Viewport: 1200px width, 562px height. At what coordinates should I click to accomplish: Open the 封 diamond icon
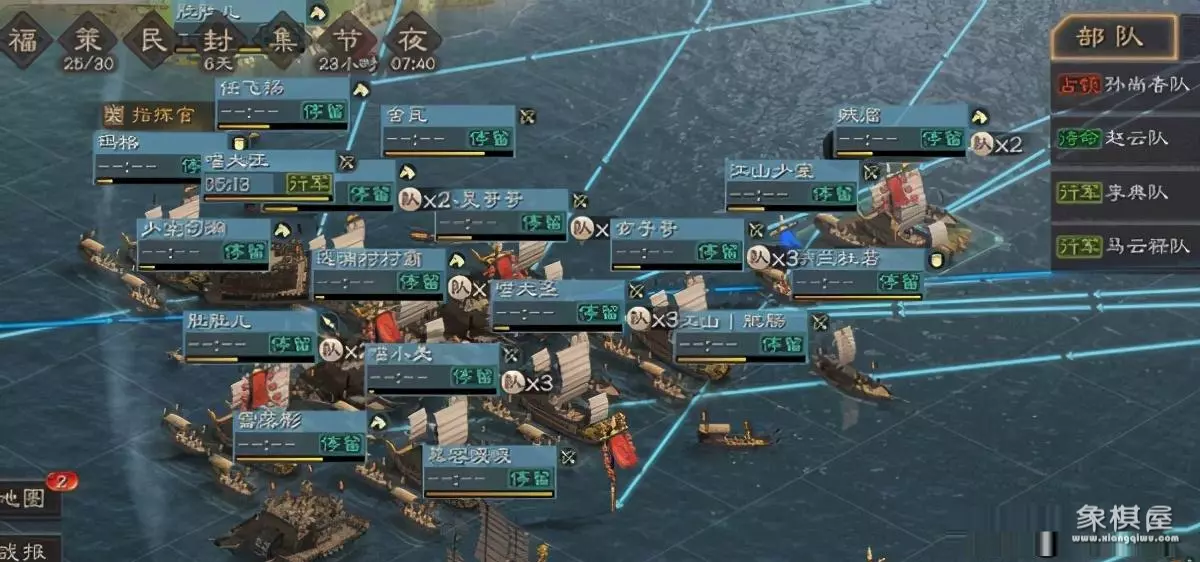(x=217, y=41)
